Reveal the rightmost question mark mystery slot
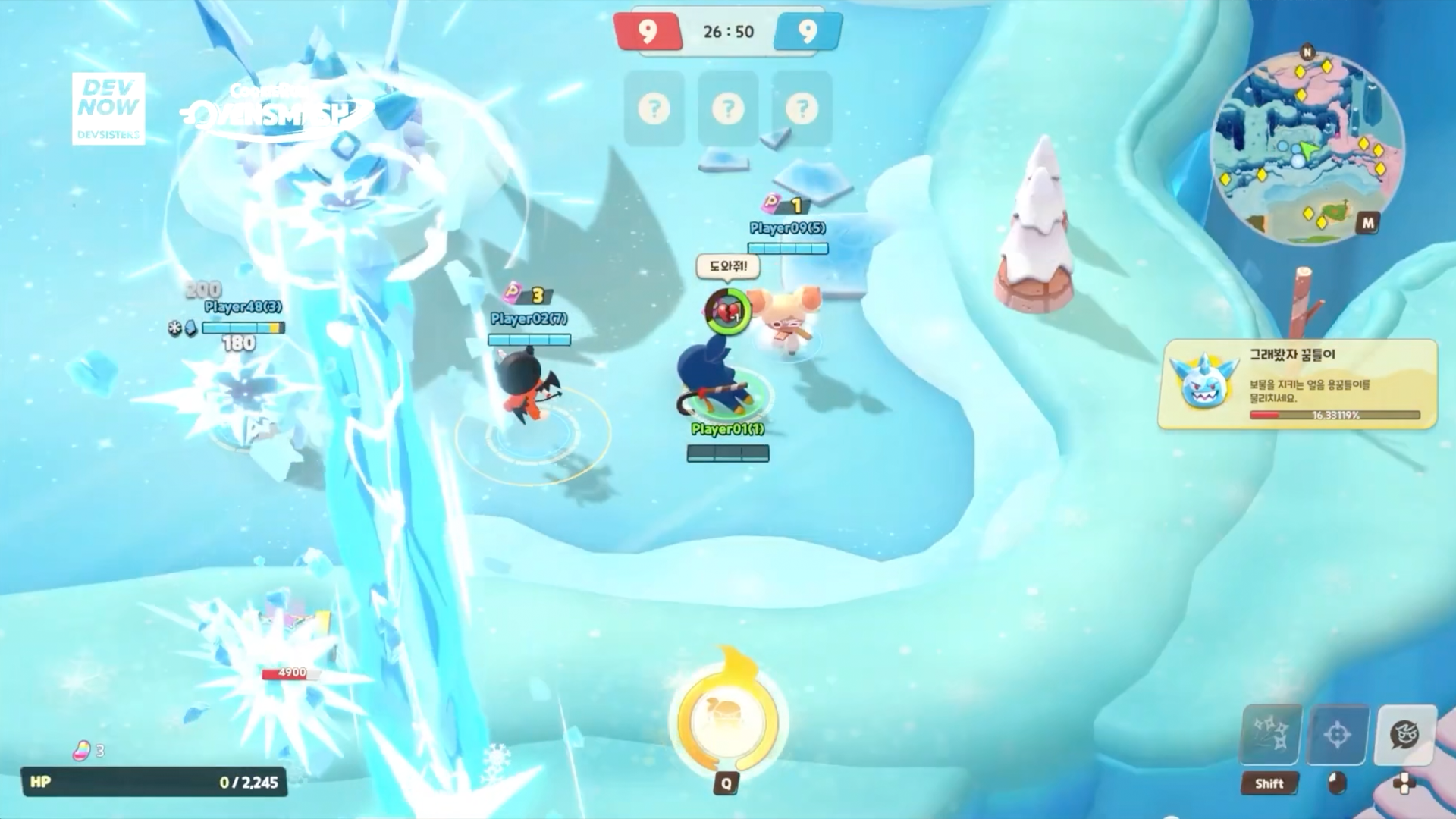 pos(802,108)
